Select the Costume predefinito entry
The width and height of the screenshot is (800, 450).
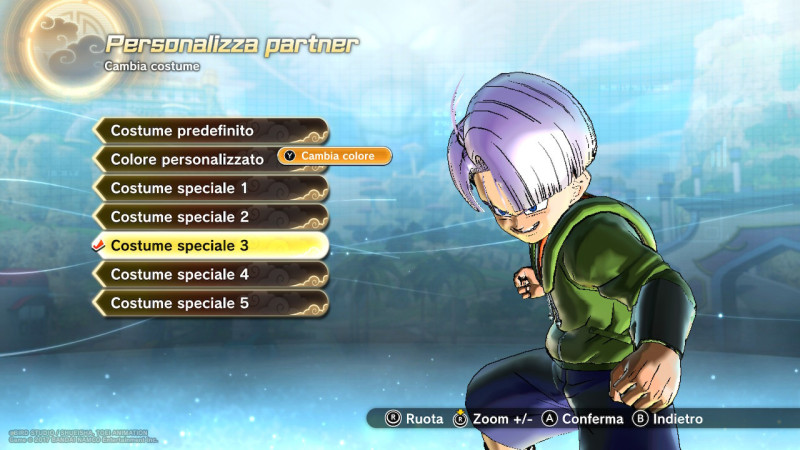click(211, 131)
